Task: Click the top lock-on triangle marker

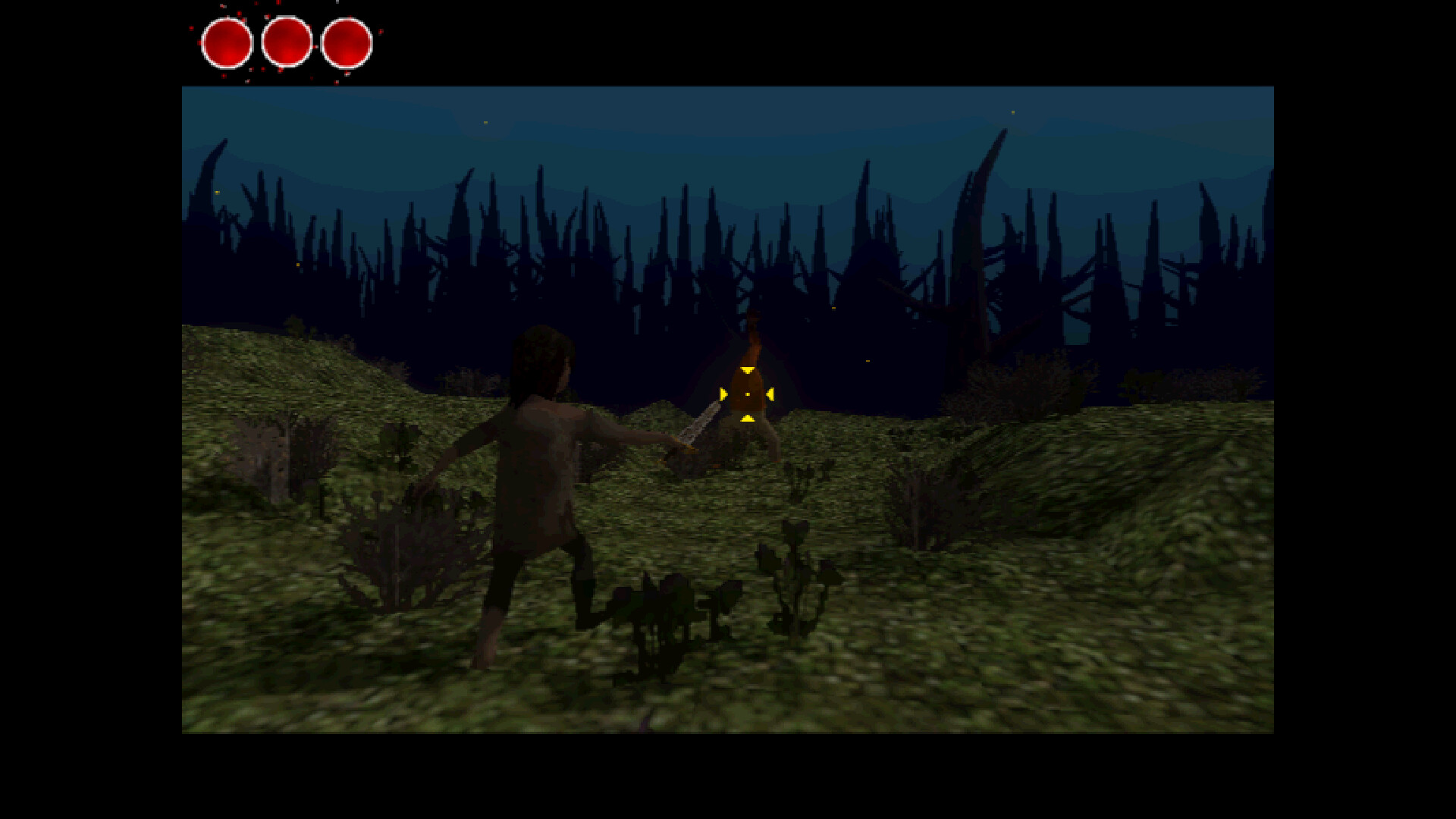Action: pyautogui.click(x=748, y=369)
